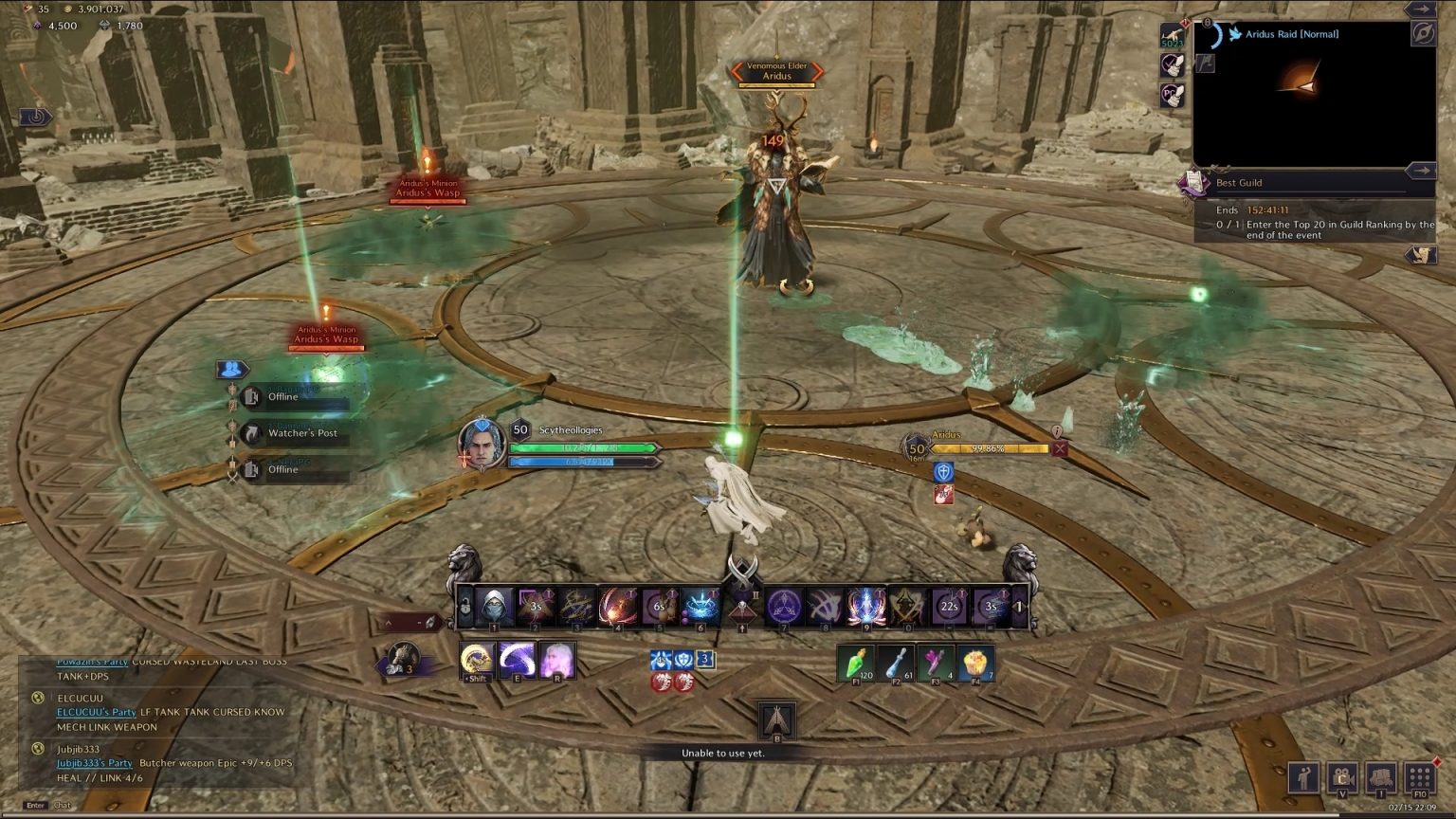
Task: Open the emote menu via the waving-person icon
Action: coord(1303,777)
